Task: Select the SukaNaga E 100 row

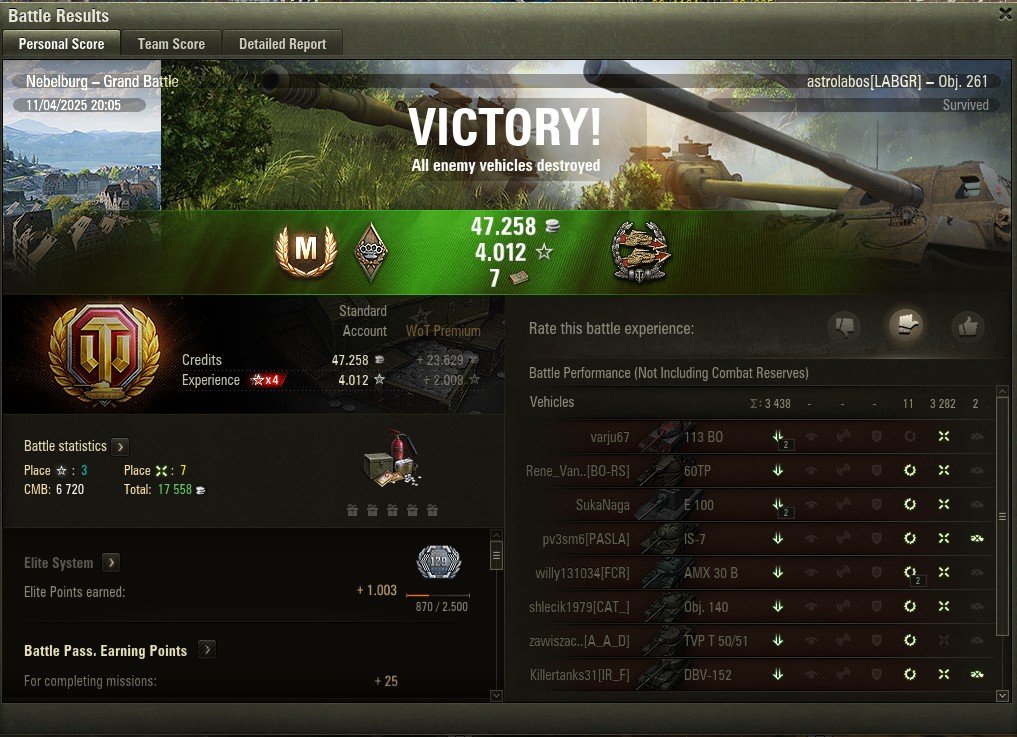Action: click(x=700, y=505)
